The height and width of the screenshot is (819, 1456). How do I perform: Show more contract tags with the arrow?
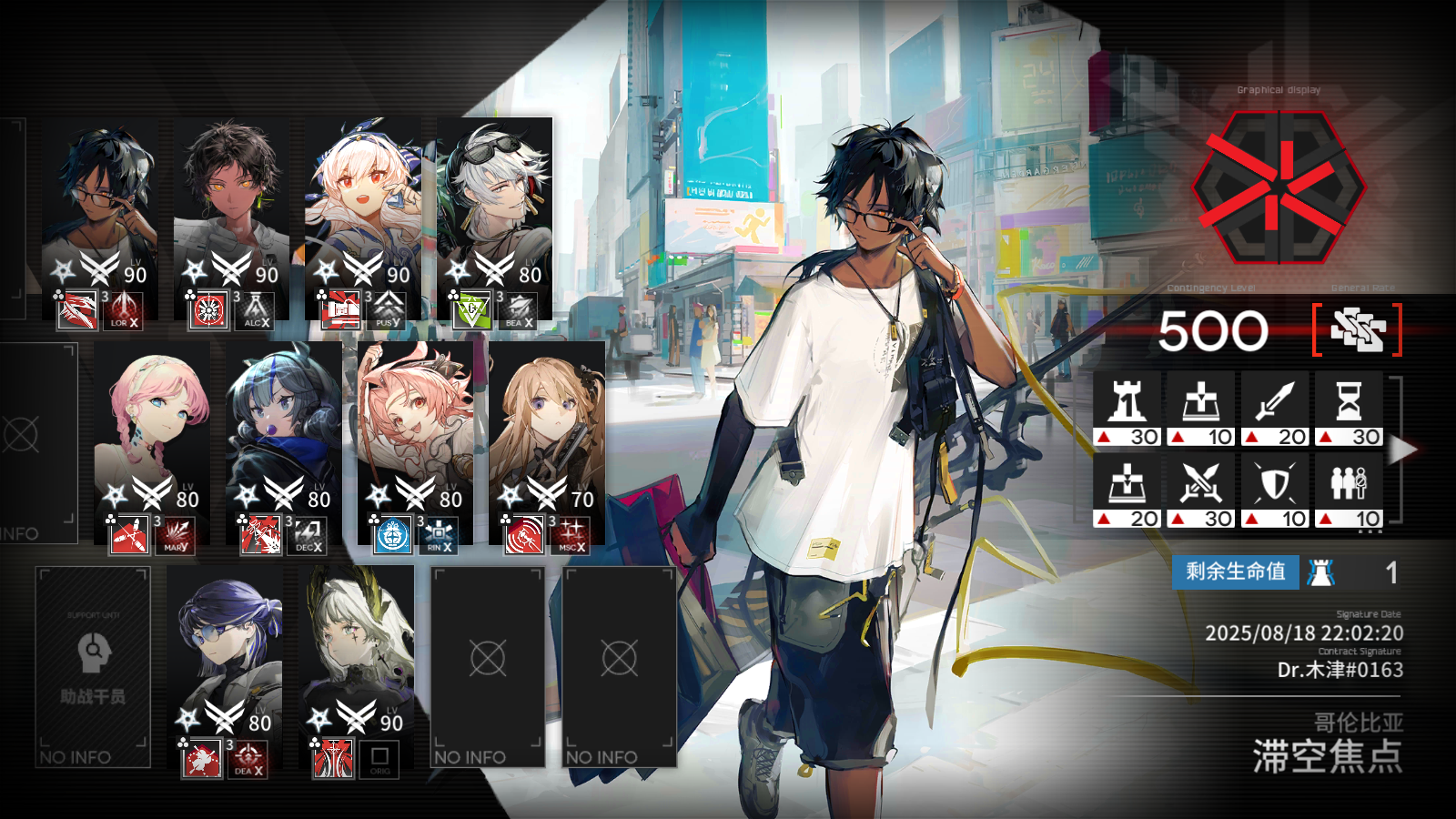[x=1404, y=450]
